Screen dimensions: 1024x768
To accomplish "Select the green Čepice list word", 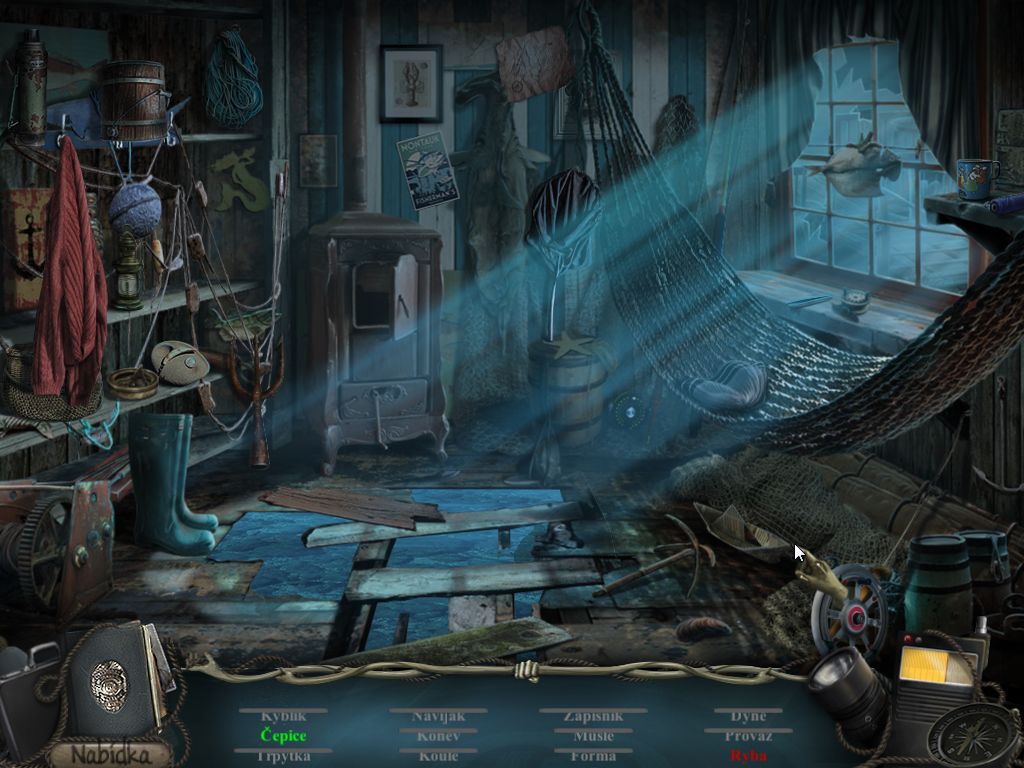I will click(x=283, y=736).
